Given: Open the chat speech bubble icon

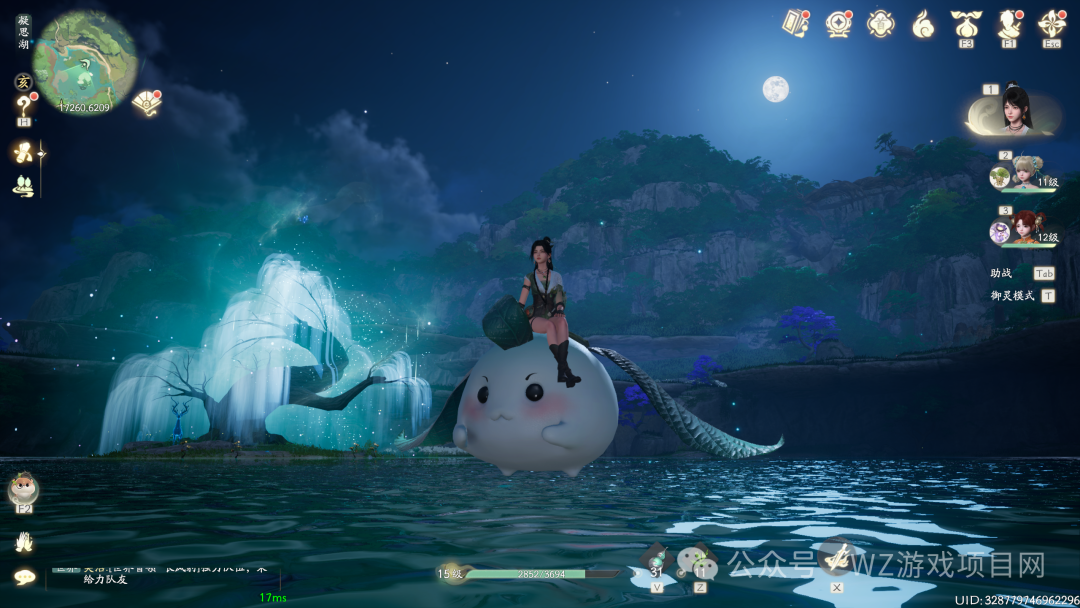Looking at the screenshot, I should (24, 576).
